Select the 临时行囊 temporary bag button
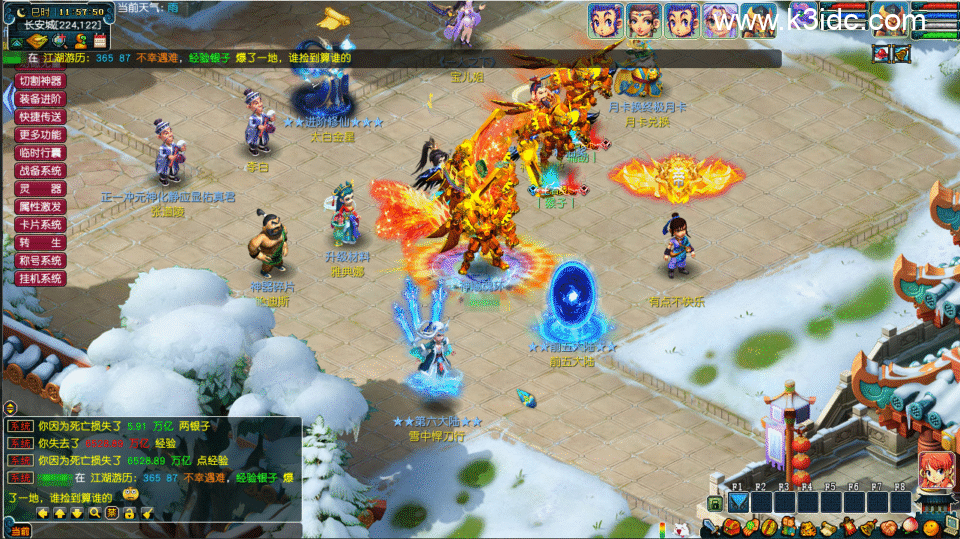The width and height of the screenshot is (960, 539). click(40, 153)
